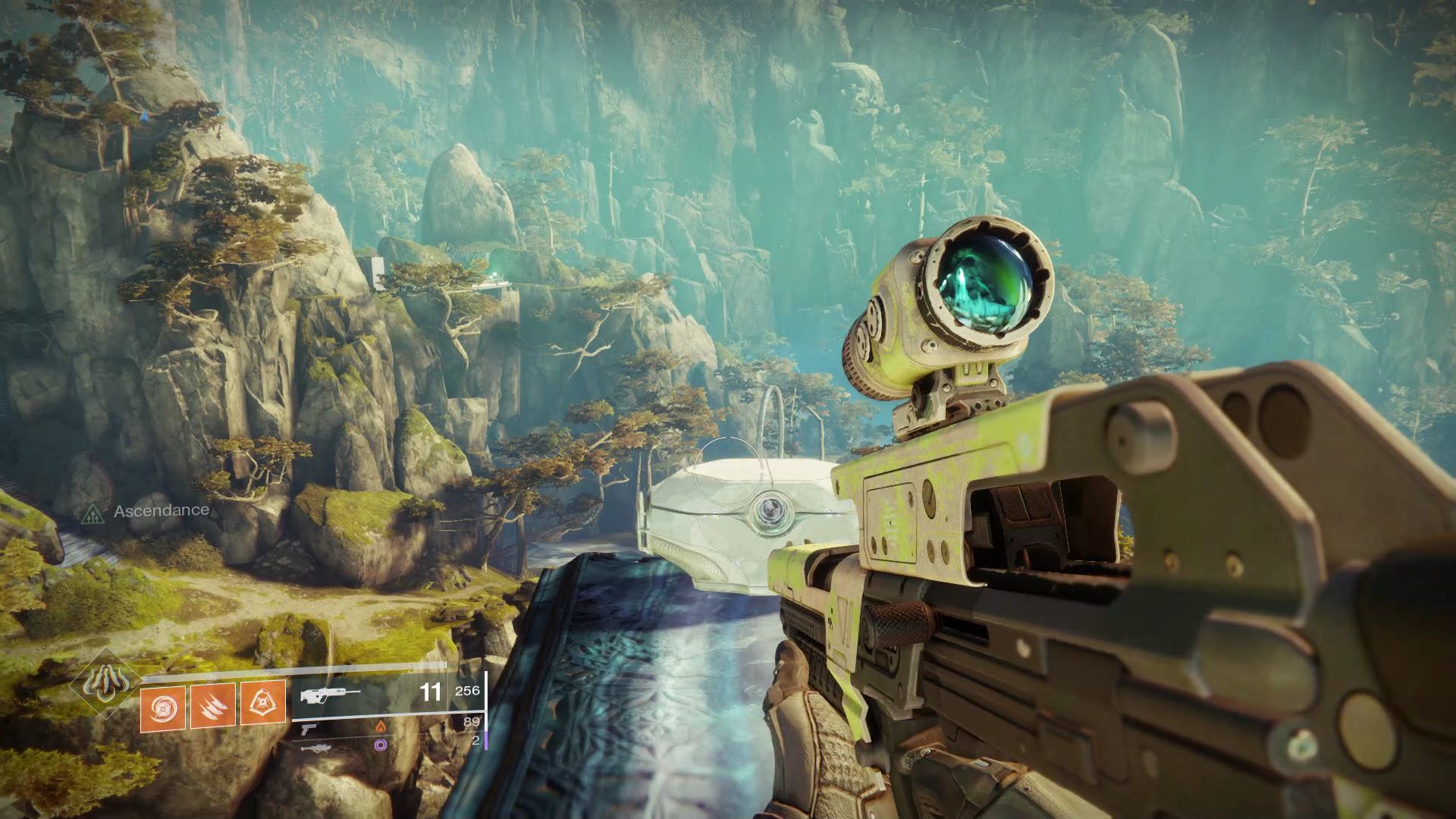
Task: Activate the orange grenade ability icon
Action: click(x=163, y=704)
